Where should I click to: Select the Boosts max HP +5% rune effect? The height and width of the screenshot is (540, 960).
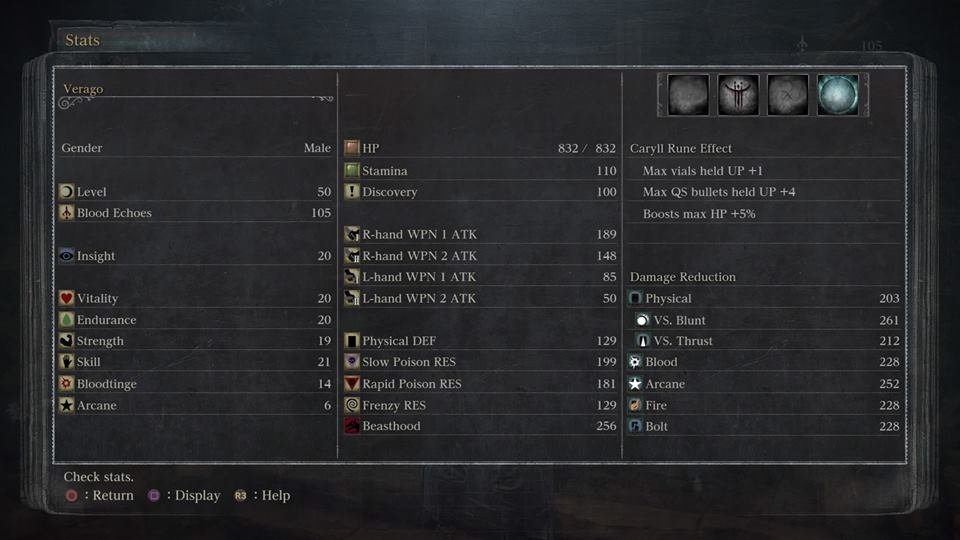tap(765, 213)
